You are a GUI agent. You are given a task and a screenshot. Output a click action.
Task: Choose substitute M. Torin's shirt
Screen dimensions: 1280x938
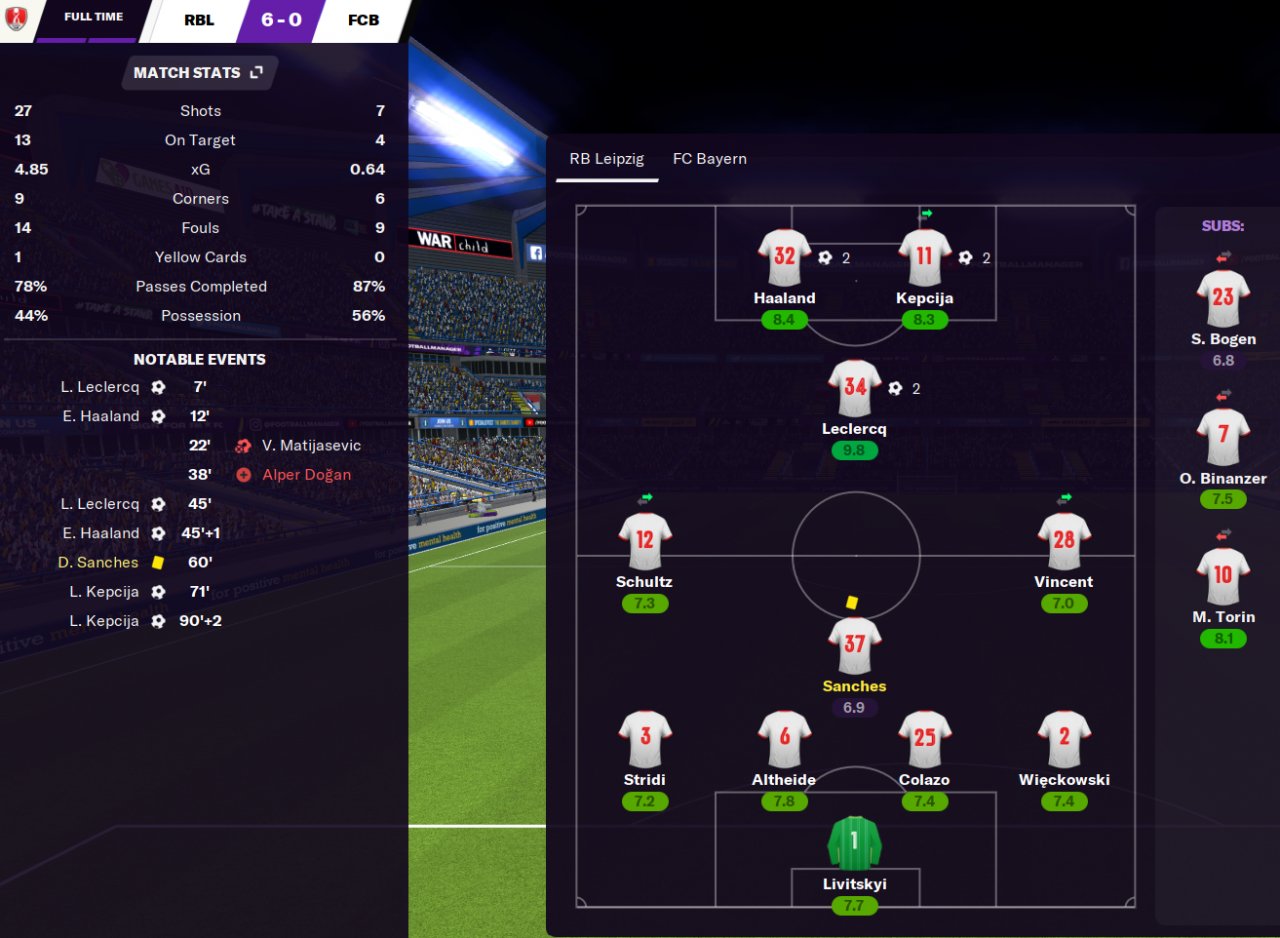point(1223,576)
